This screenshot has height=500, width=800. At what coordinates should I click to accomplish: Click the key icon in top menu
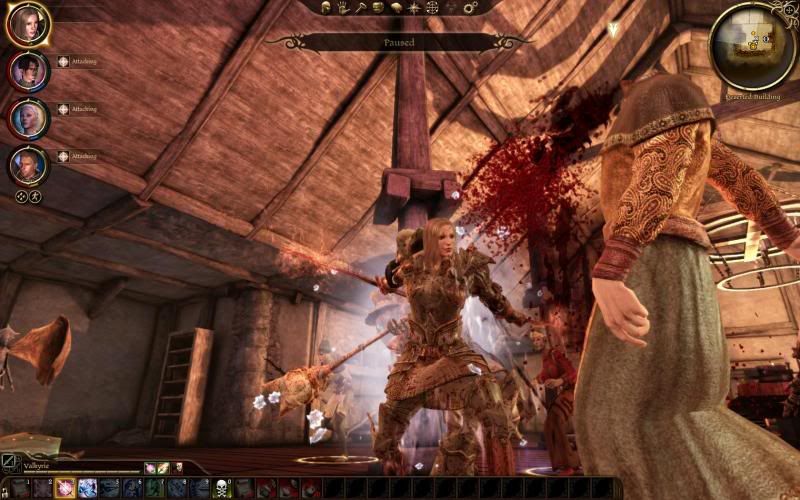(x=360, y=7)
